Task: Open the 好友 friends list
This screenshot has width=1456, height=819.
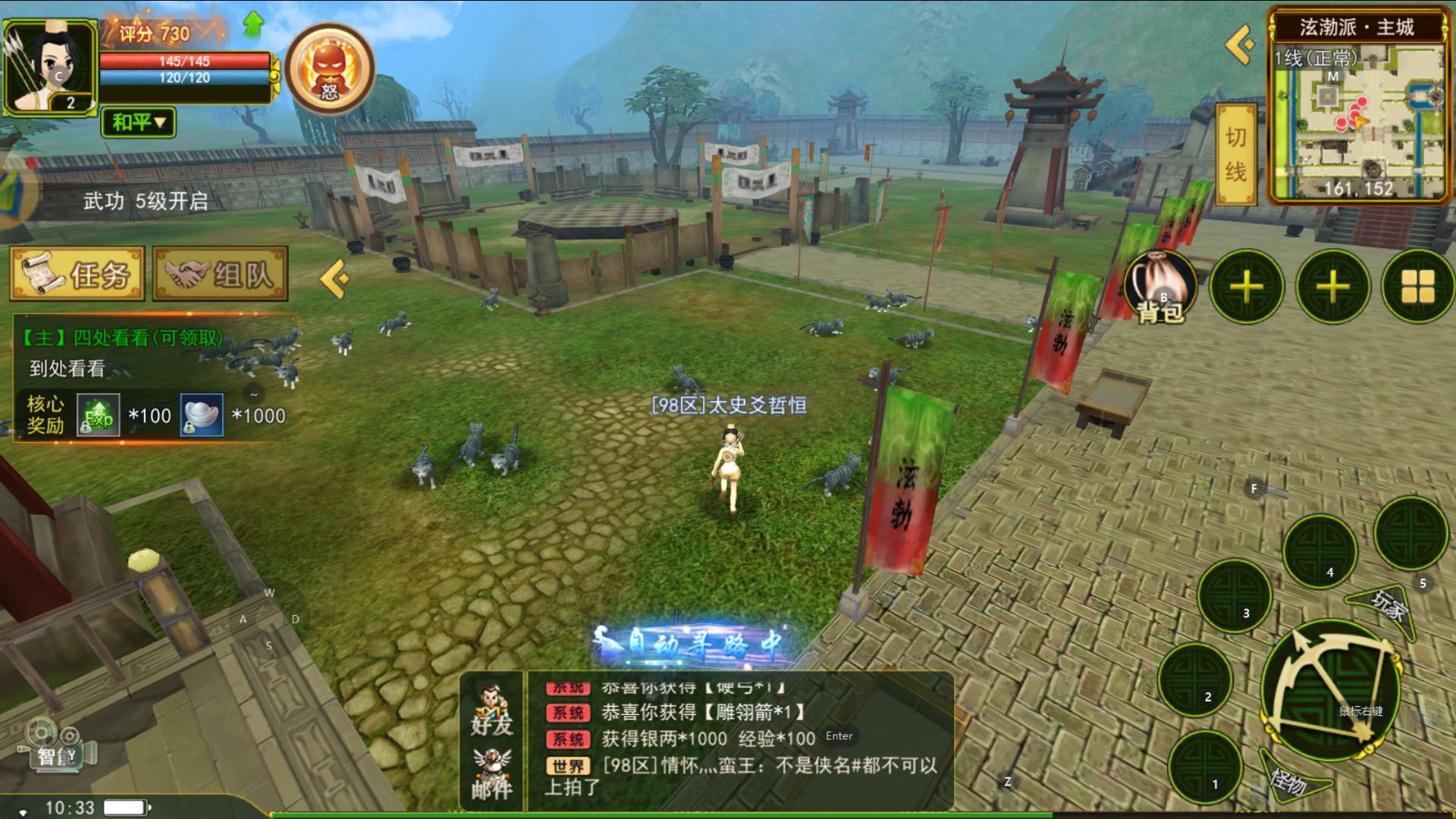Action: coord(491,710)
